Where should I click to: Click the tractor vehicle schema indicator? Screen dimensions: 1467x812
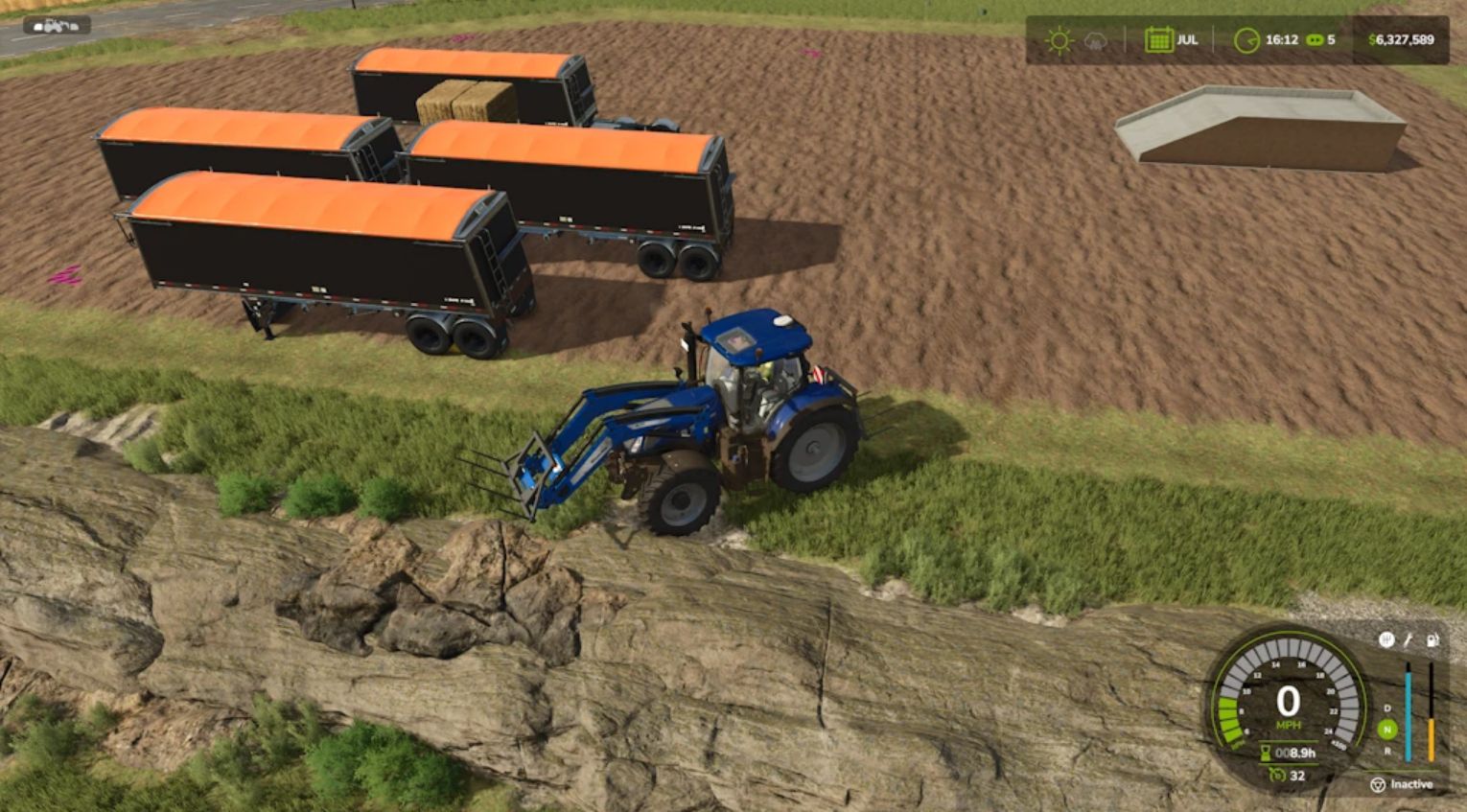(x=56, y=25)
